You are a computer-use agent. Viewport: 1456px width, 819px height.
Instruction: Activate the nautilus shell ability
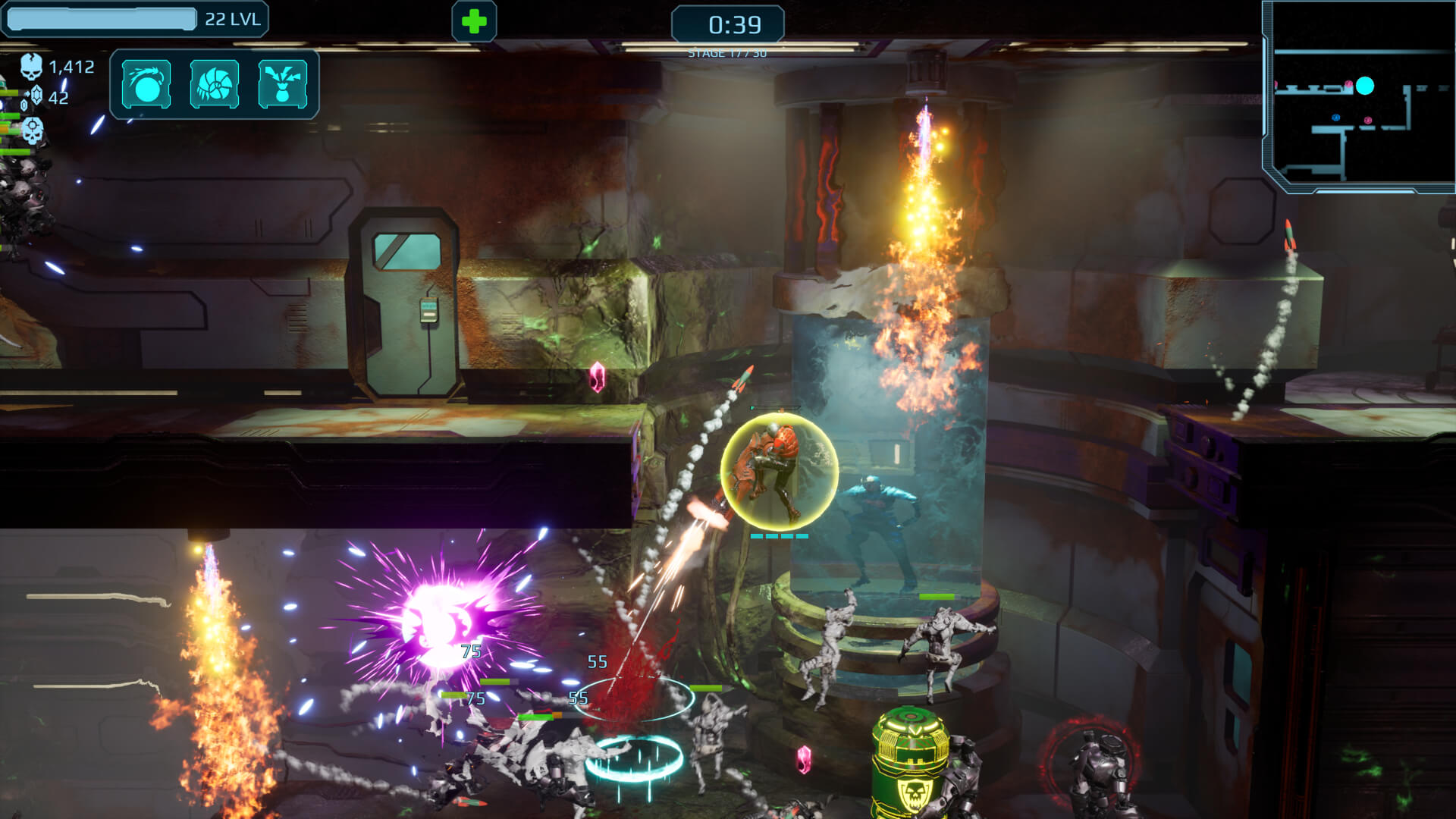[215, 84]
